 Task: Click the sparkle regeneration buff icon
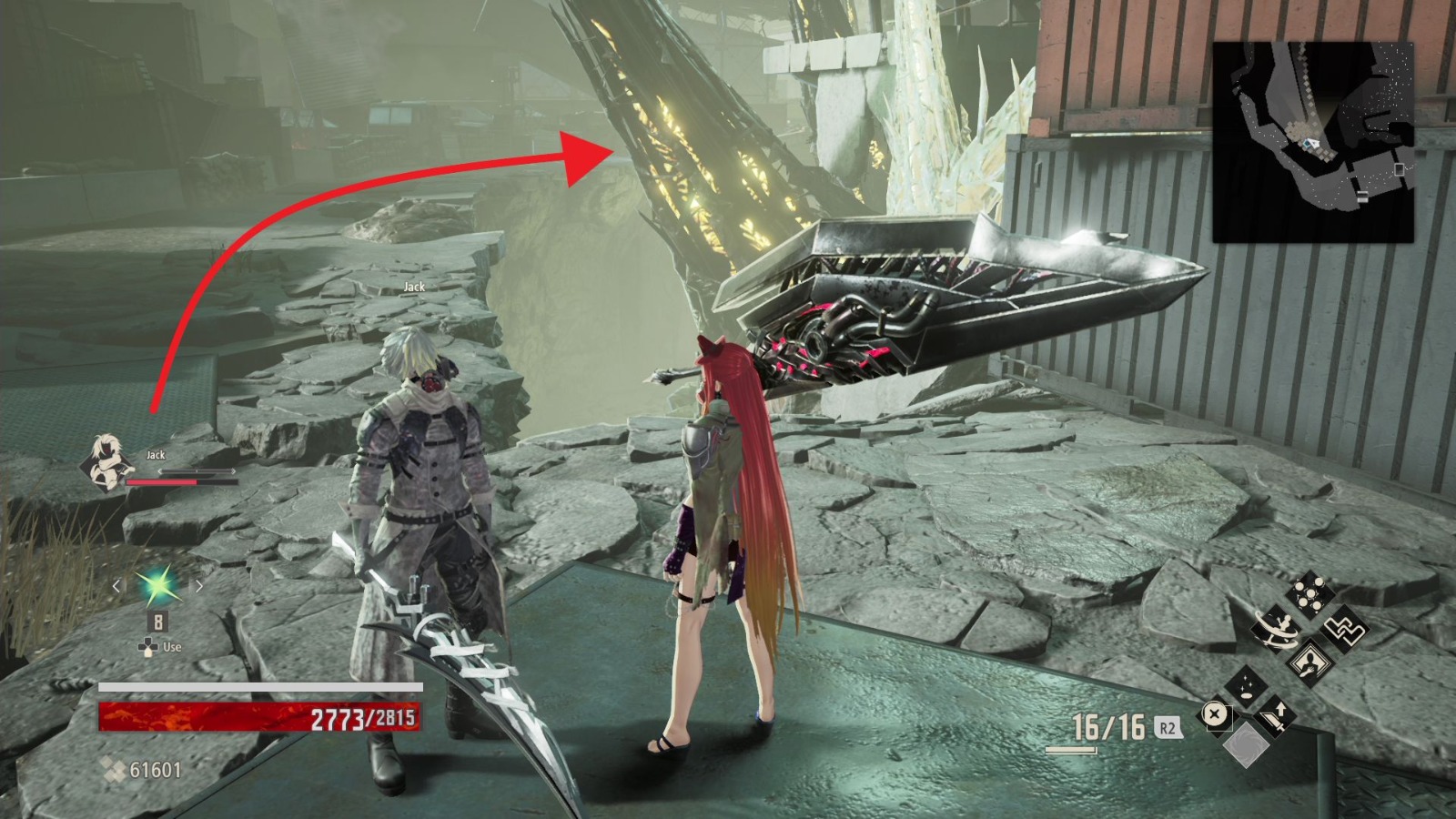pyautogui.click(x=1247, y=685)
